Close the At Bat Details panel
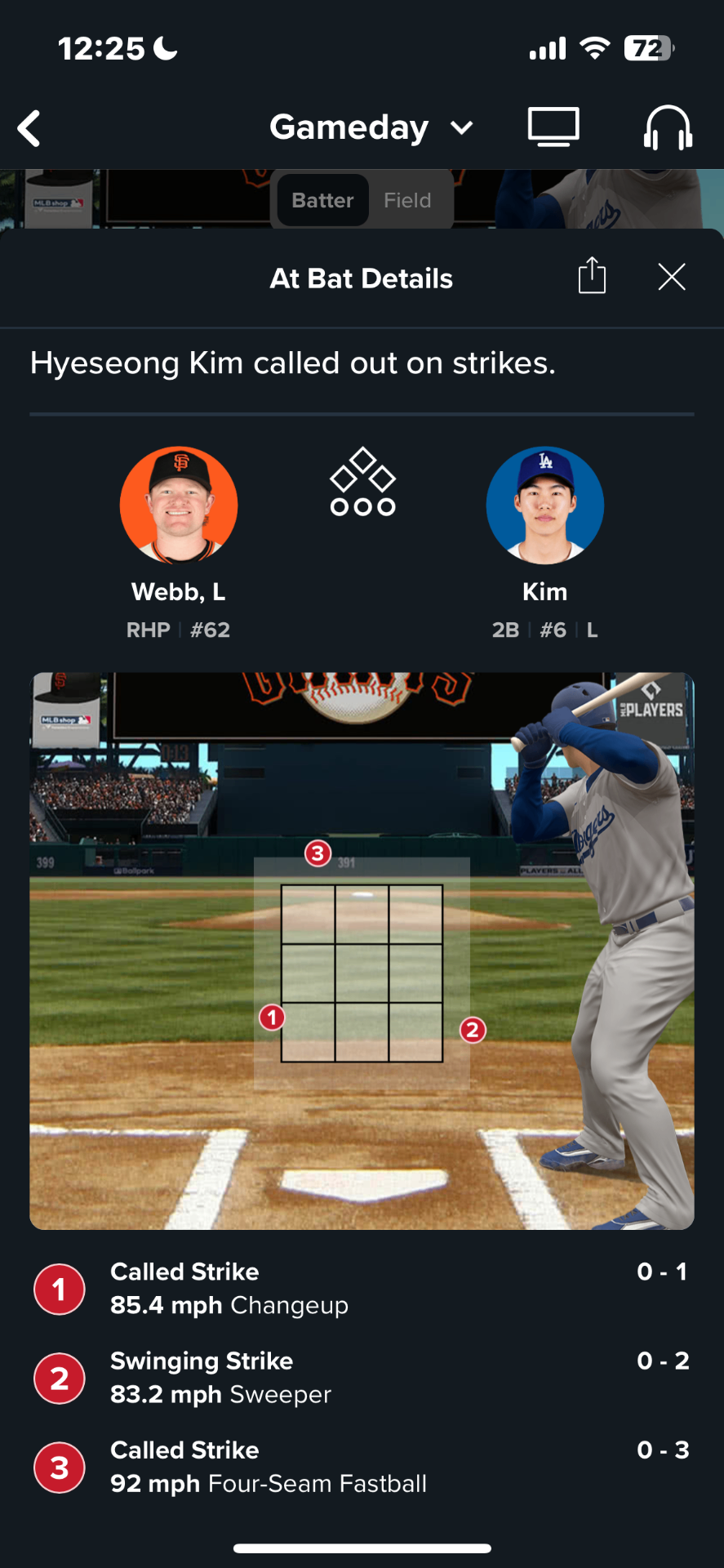724x1568 pixels. [672, 277]
